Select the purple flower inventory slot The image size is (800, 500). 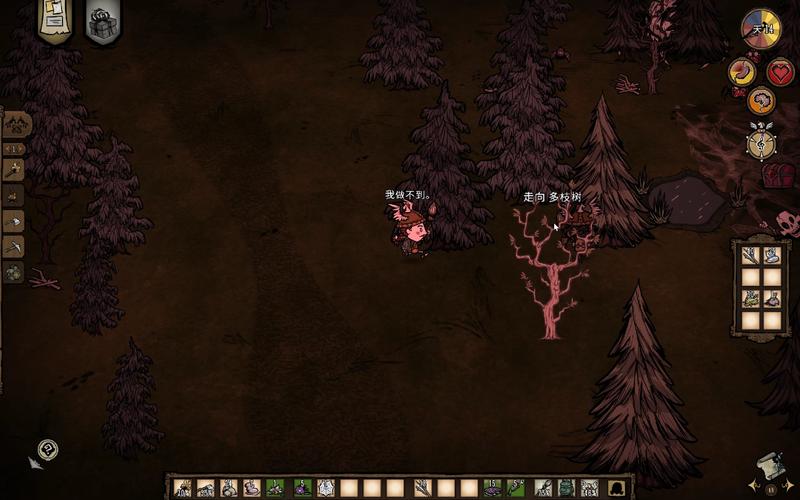[301, 488]
